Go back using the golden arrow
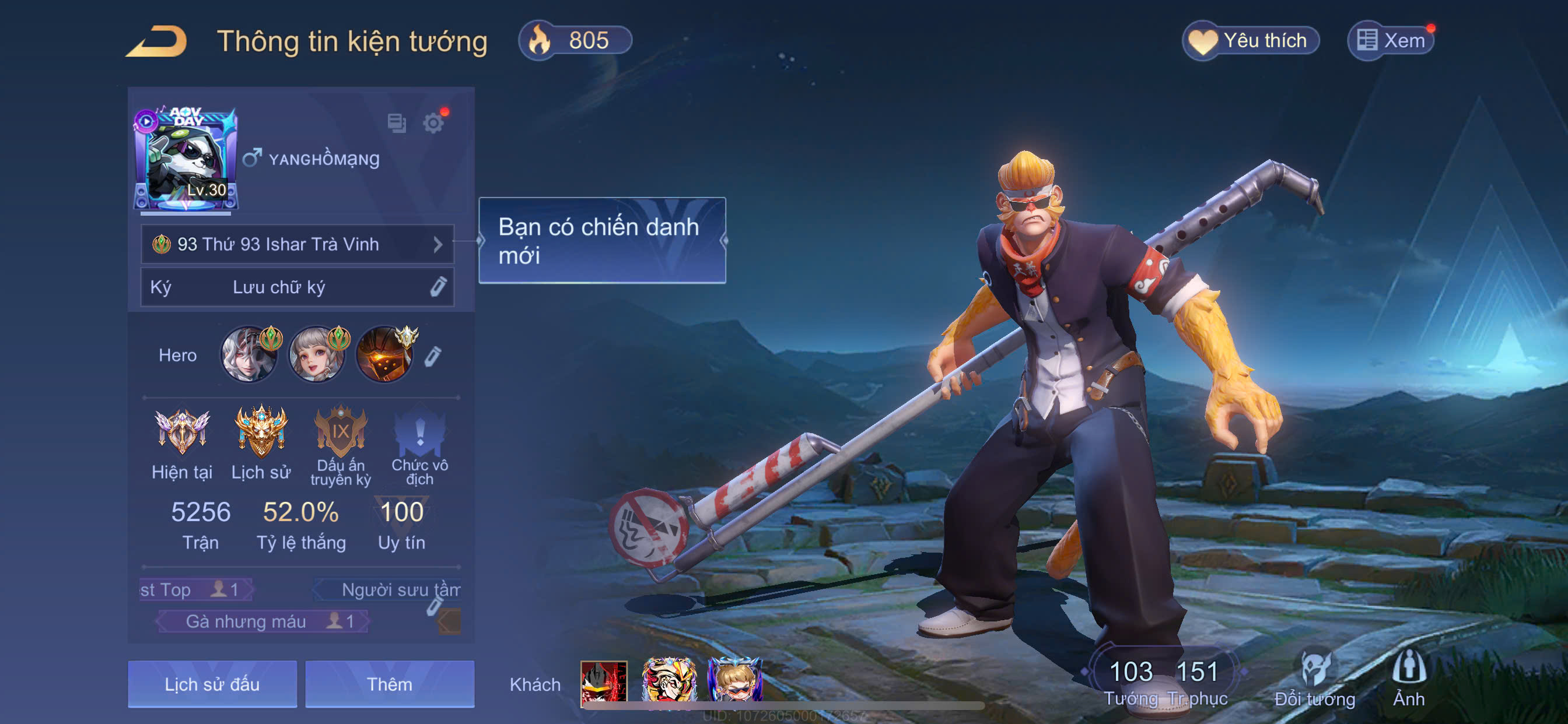 pyautogui.click(x=156, y=41)
